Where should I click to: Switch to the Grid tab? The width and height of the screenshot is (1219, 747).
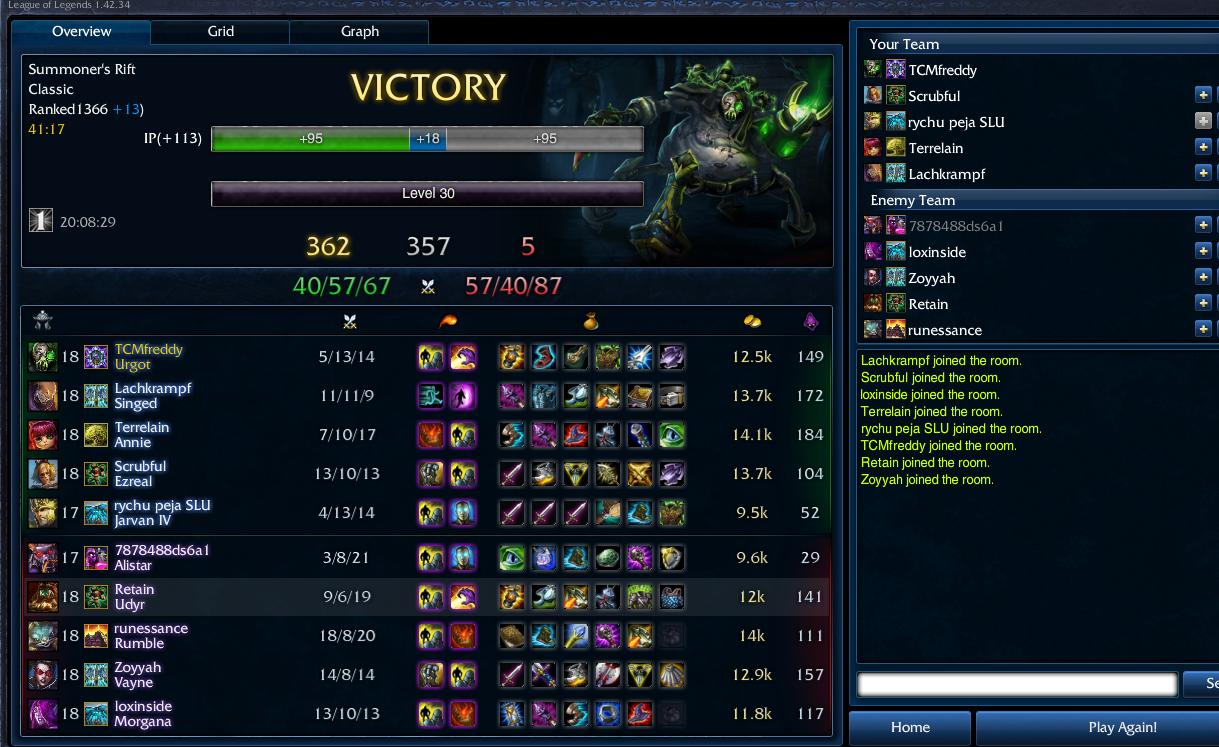220,32
